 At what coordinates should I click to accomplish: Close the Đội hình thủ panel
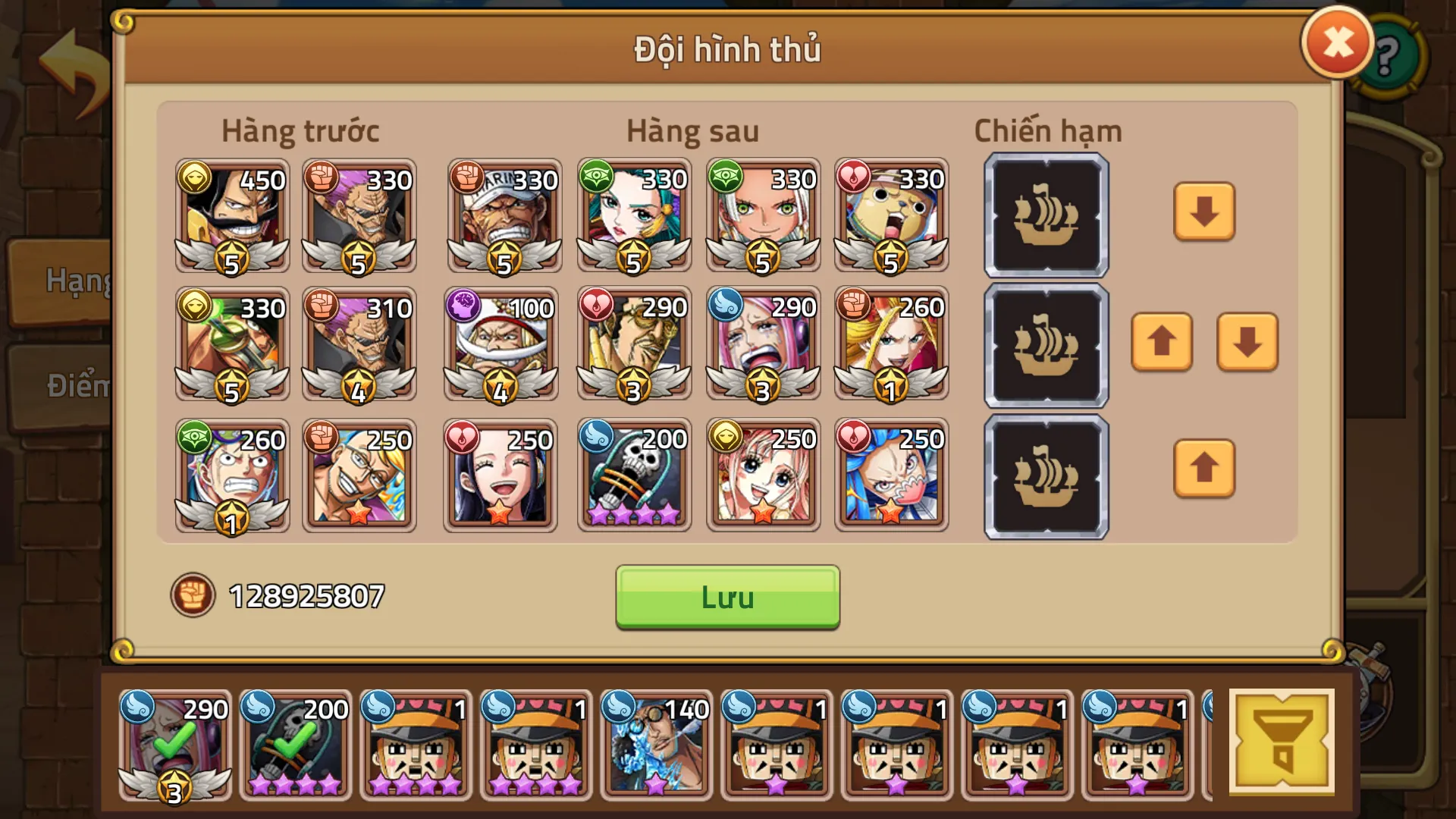point(1337,43)
